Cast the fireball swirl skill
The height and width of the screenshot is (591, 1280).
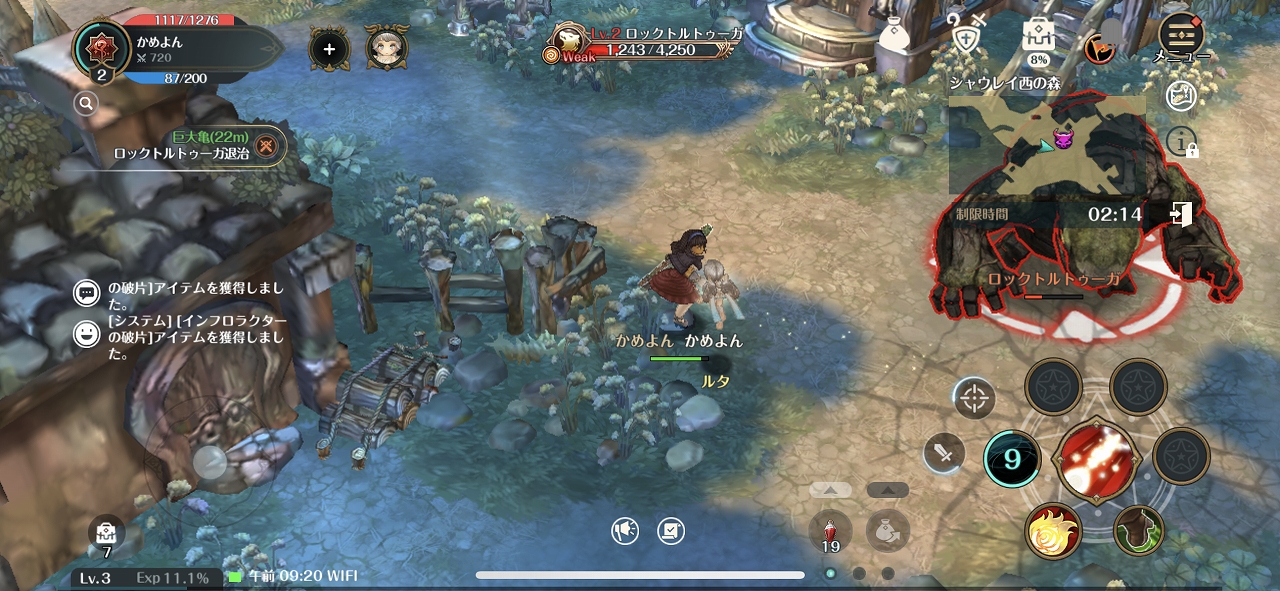click(1053, 530)
